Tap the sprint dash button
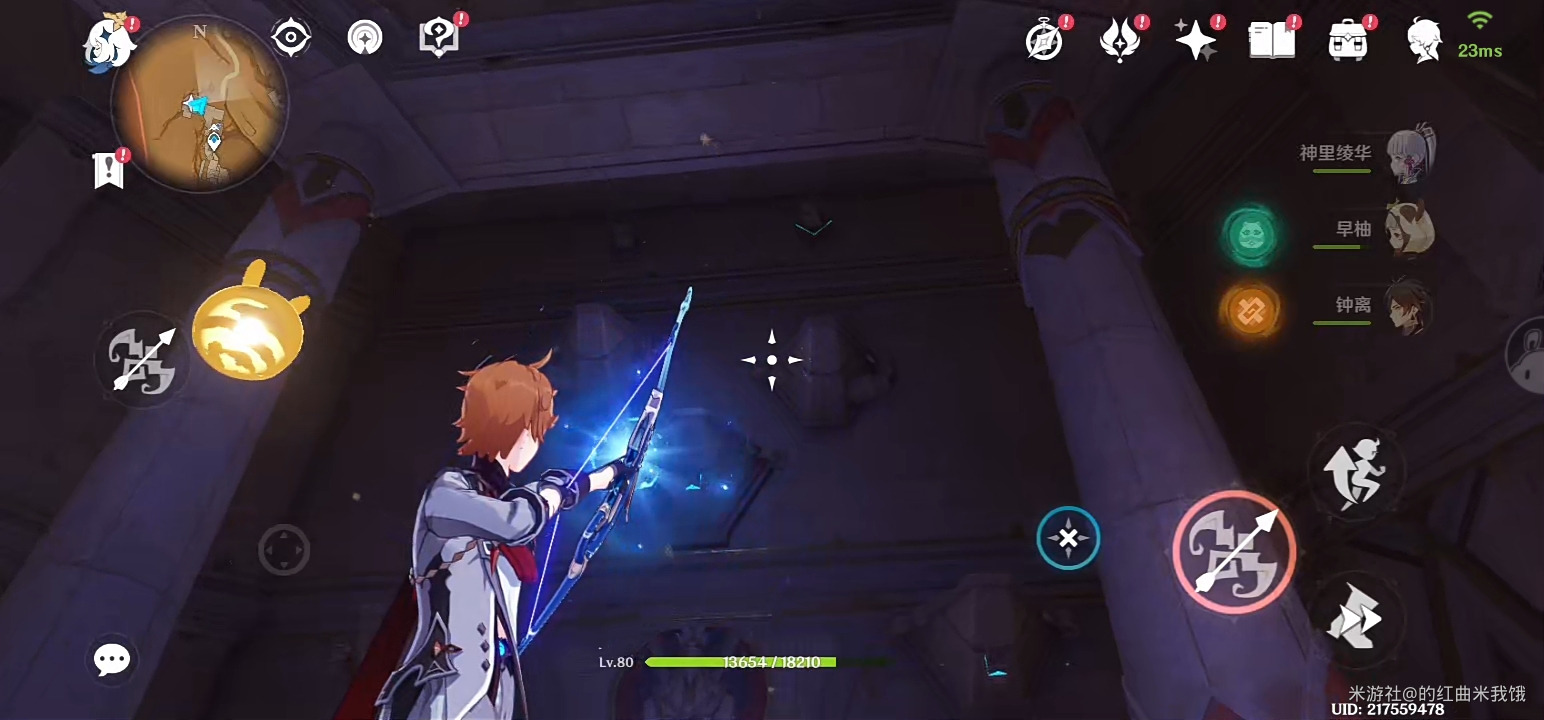 [x=1355, y=619]
